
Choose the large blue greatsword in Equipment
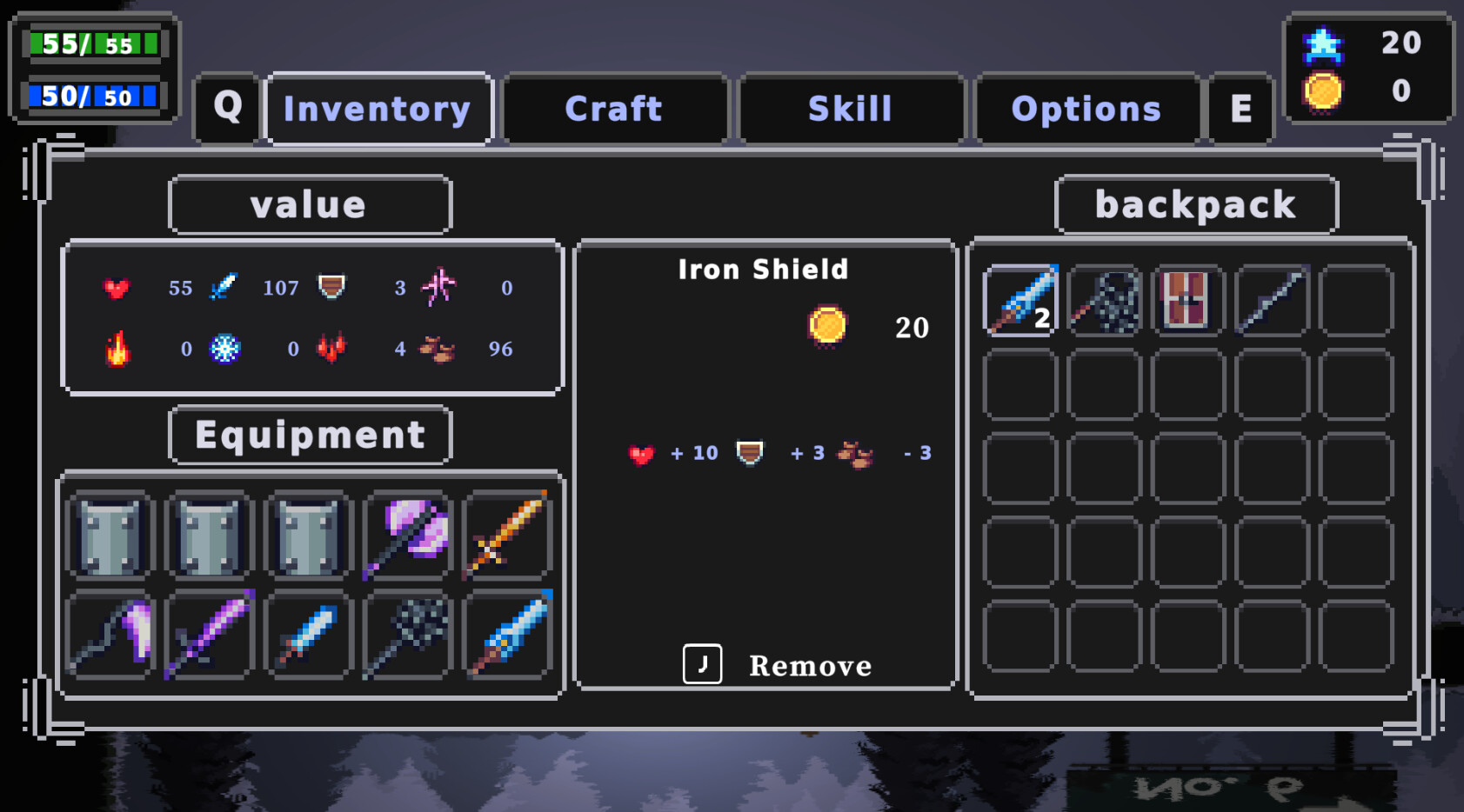click(x=508, y=635)
